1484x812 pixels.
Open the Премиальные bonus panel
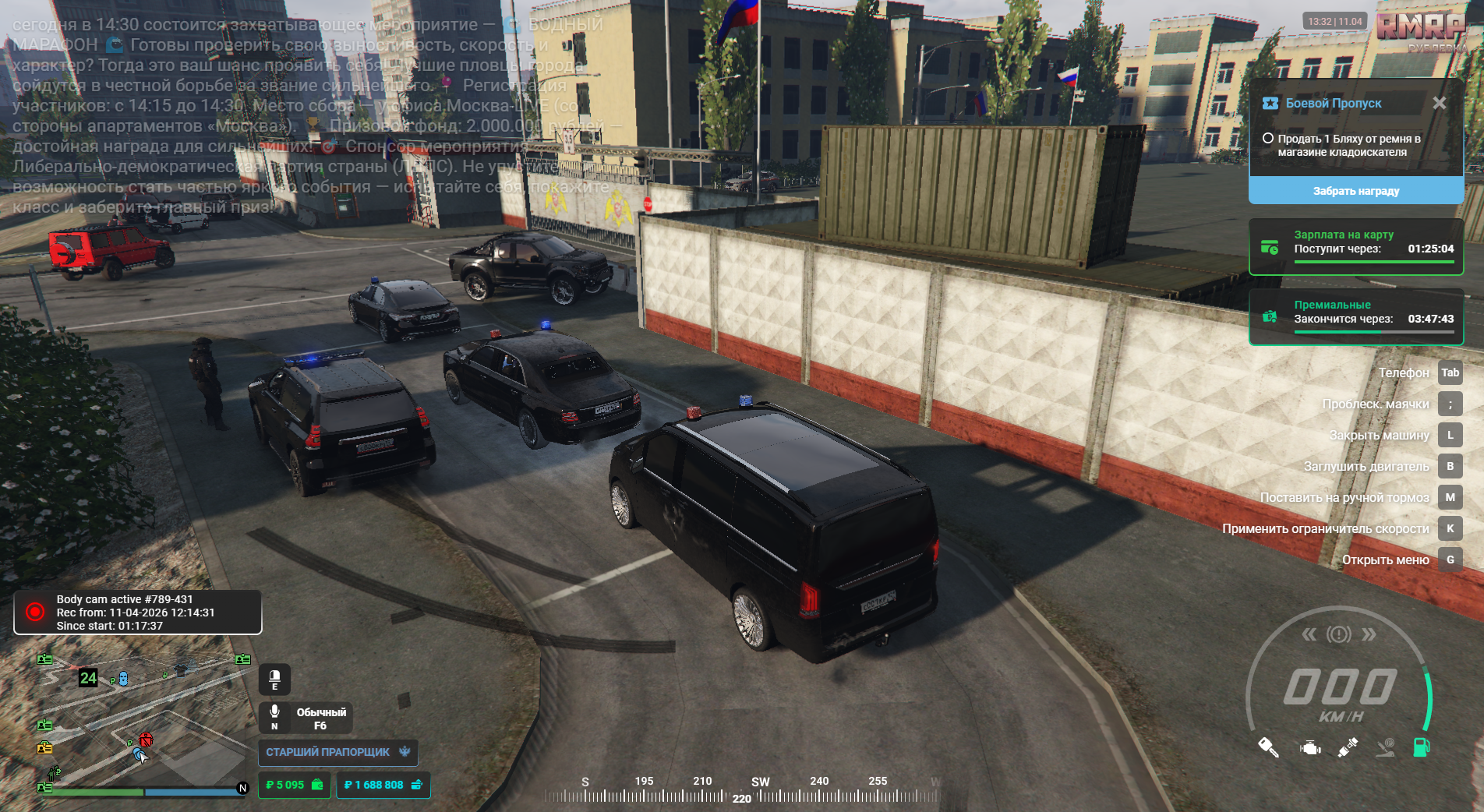1355,317
